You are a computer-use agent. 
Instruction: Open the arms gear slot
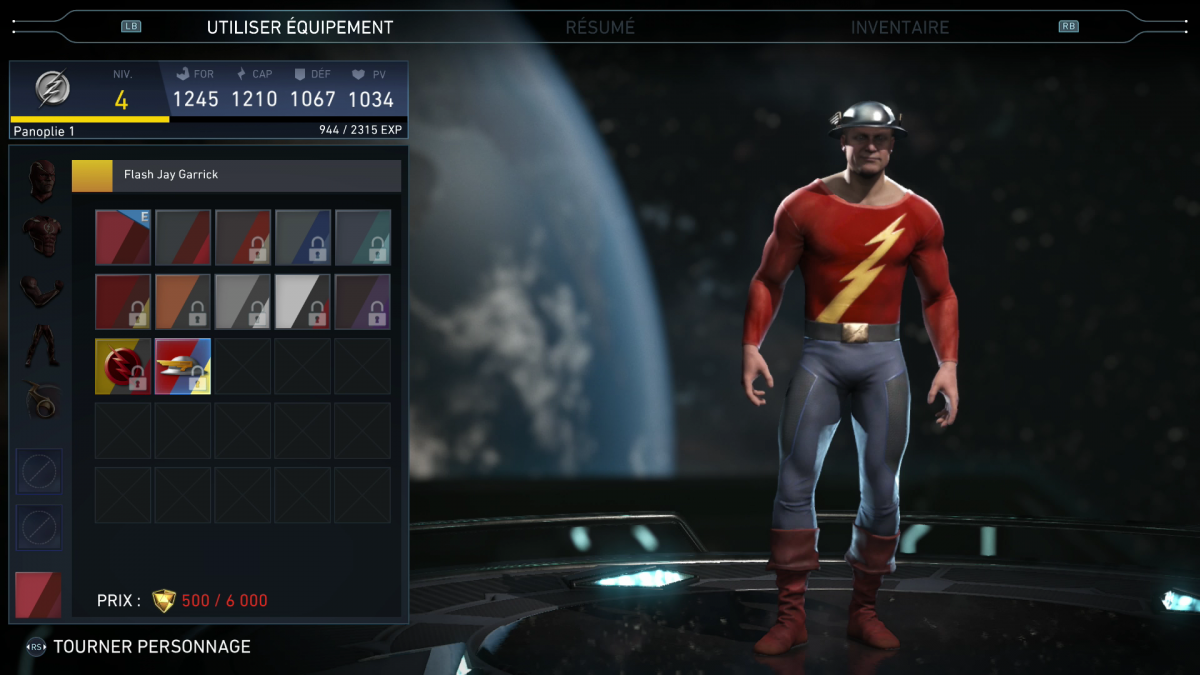pos(42,290)
